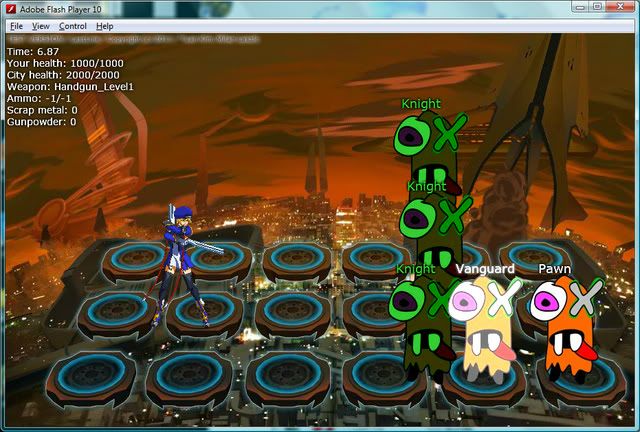Open the Control menu in Flash Player
The width and height of the screenshot is (640, 432).
[72, 25]
